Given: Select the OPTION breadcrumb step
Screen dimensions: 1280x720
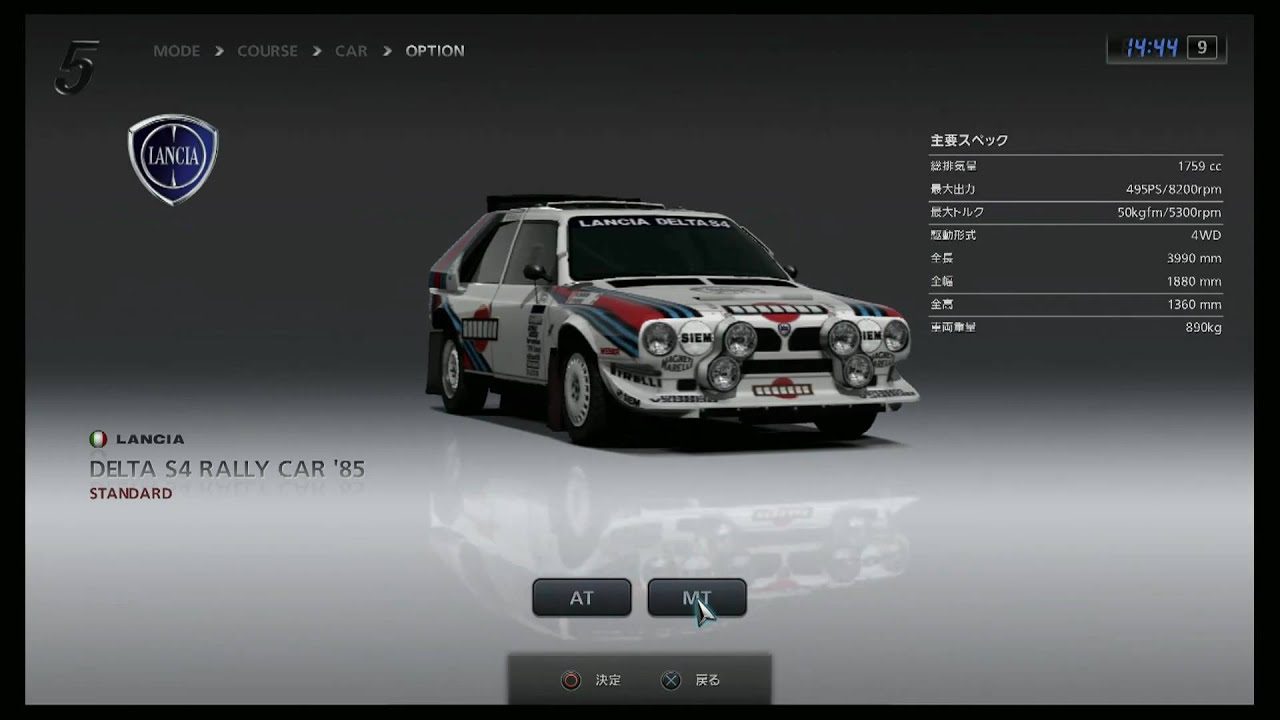Looking at the screenshot, I should 434,51.
